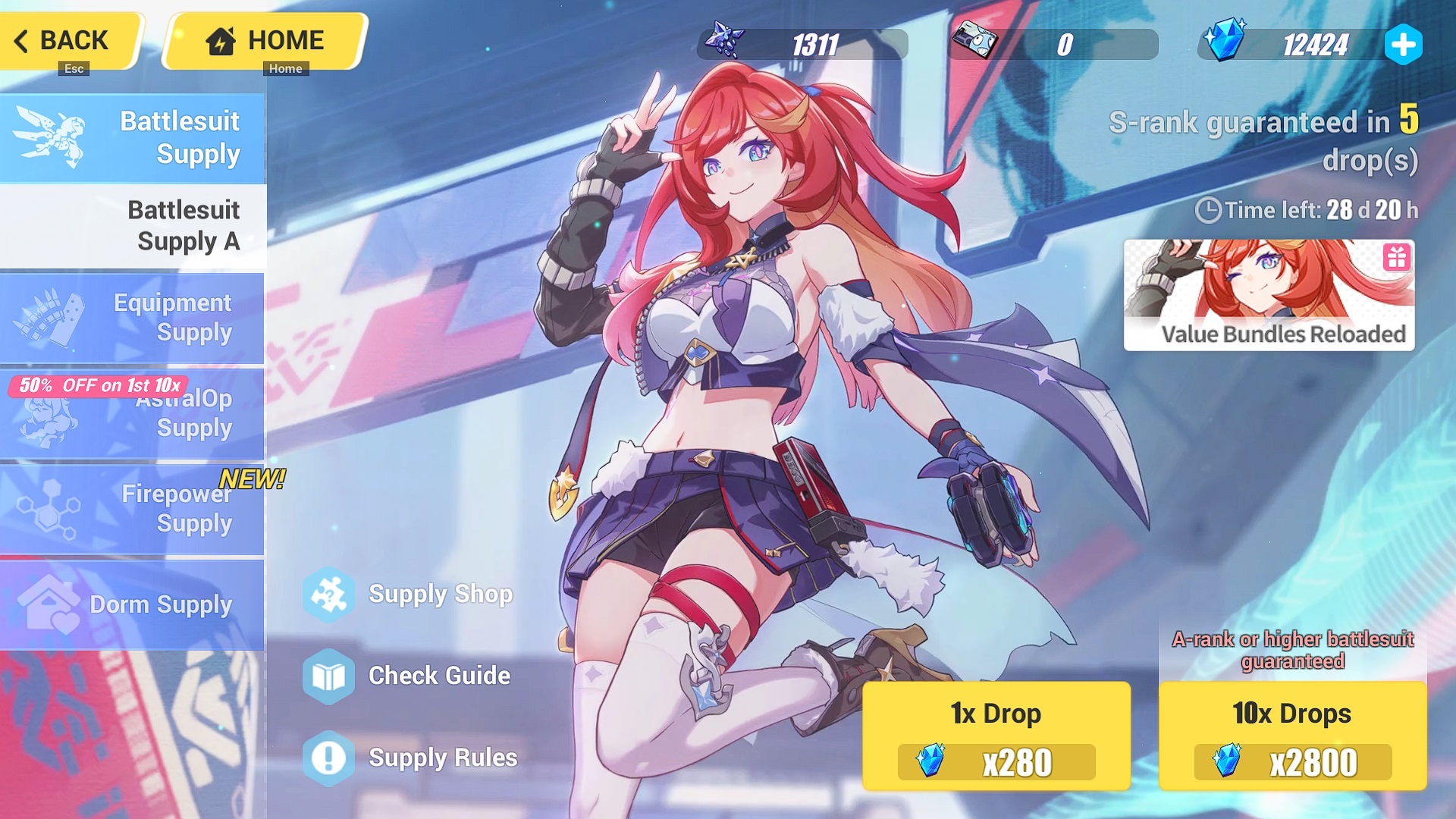The width and height of the screenshot is (1456, 819).
Task: Add more crystals with the plus button
Action: (x=1403, y=45)
